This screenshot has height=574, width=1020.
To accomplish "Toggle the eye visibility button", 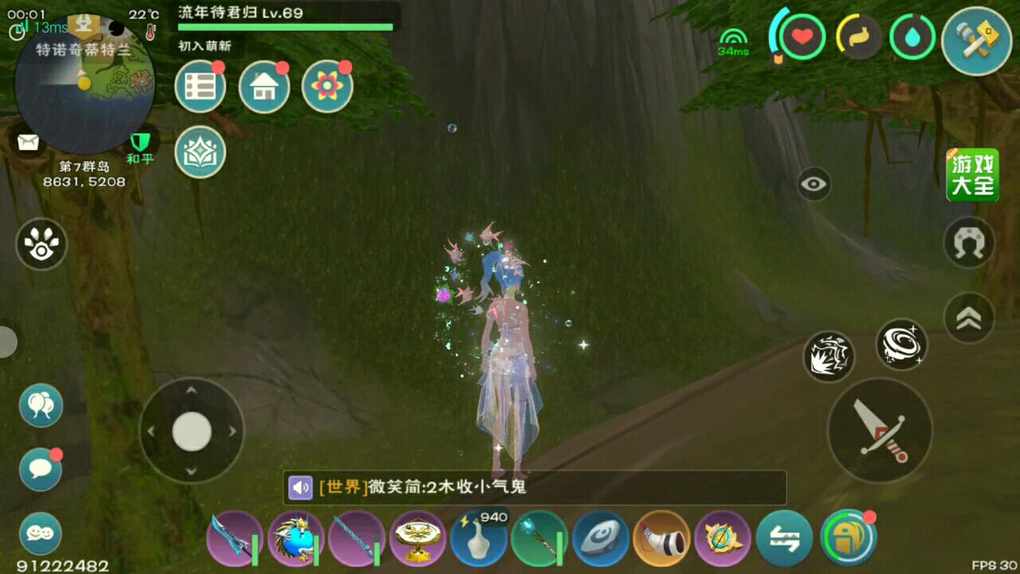I will [x=814, y=184].
